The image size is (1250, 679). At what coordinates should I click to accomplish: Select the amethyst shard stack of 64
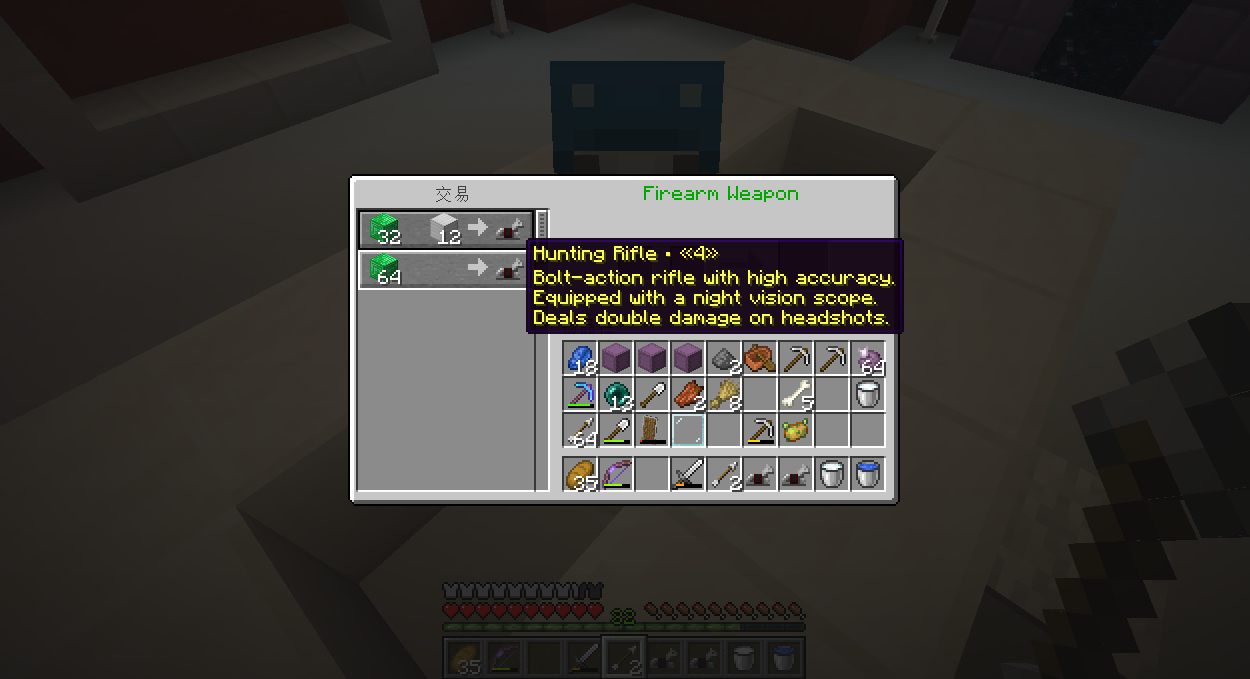click(x=868, y=358)
